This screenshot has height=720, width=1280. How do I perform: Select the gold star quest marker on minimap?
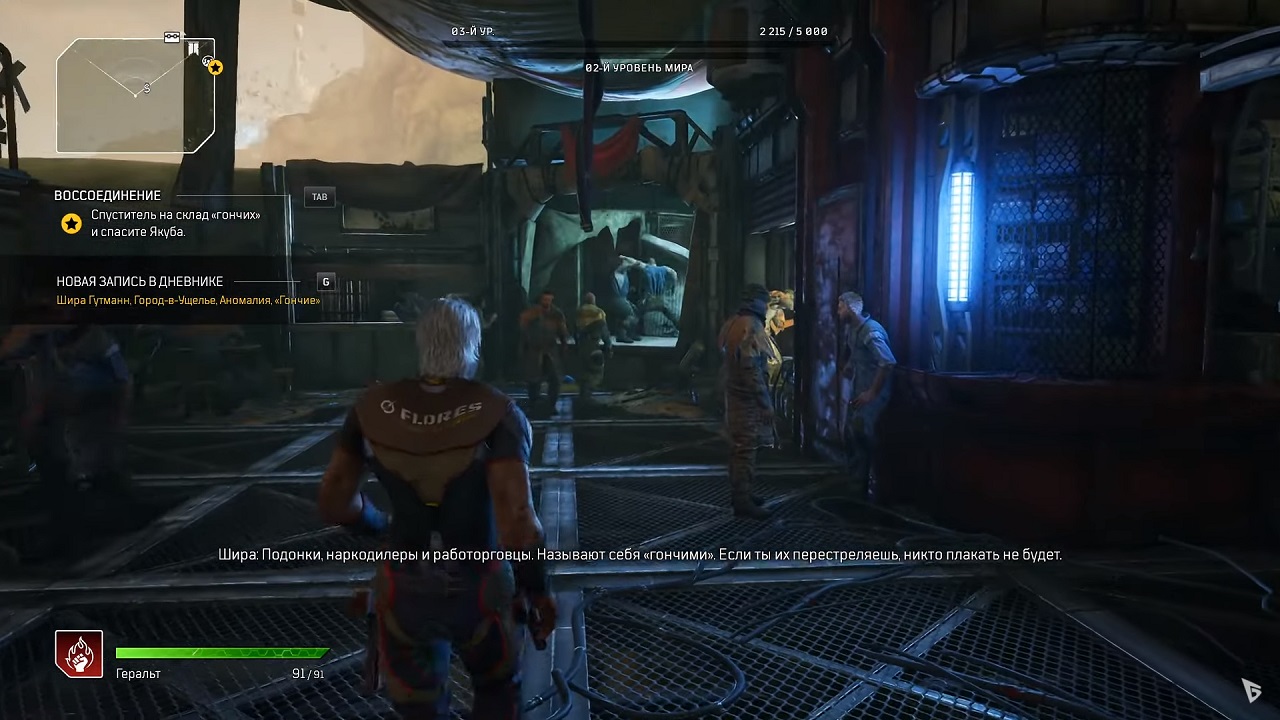[215, 68]
